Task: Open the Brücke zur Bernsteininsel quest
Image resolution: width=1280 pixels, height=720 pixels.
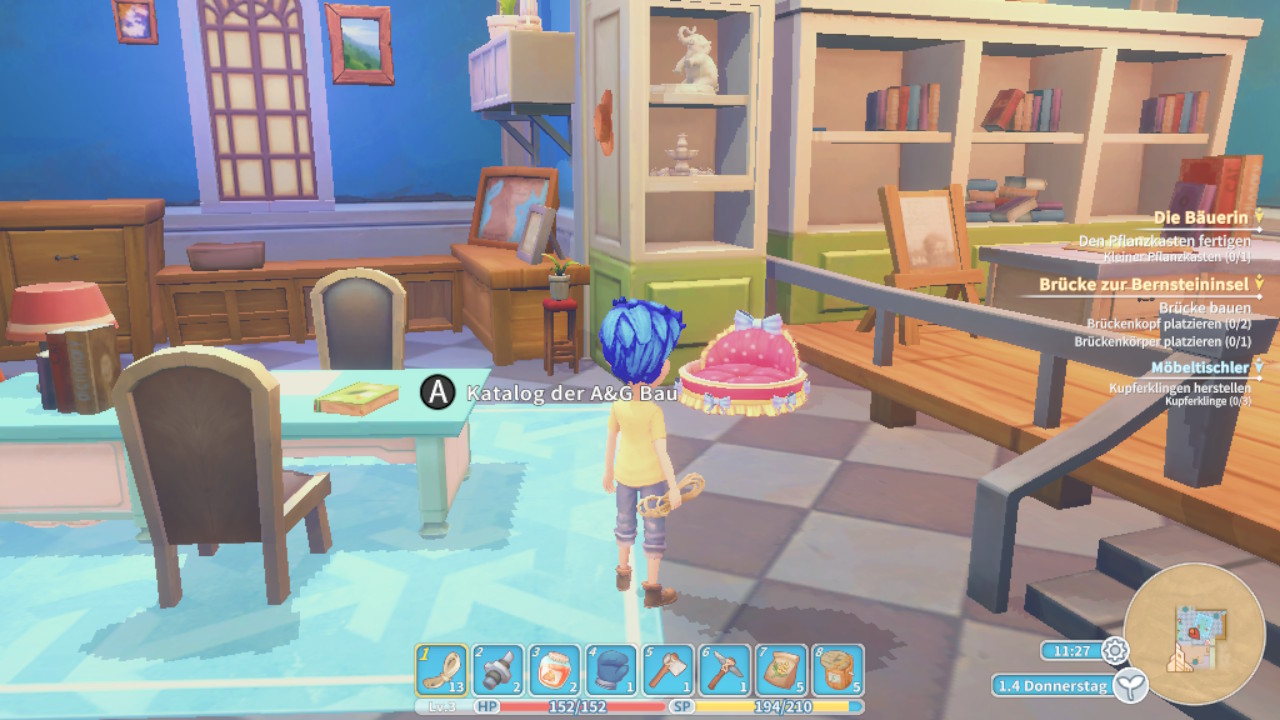Action: (x=1143, y=285)
